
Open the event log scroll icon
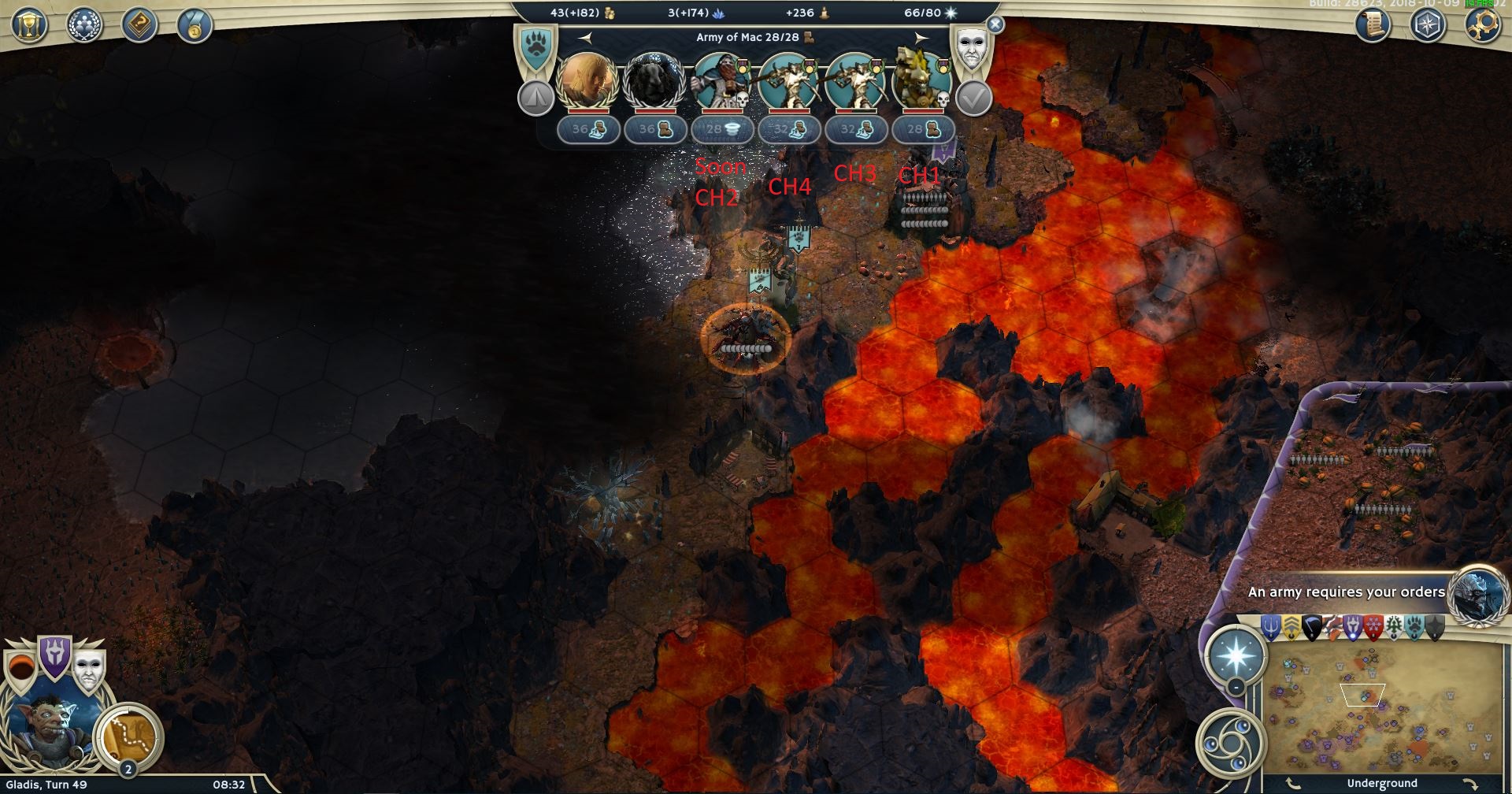(1372, 25)
